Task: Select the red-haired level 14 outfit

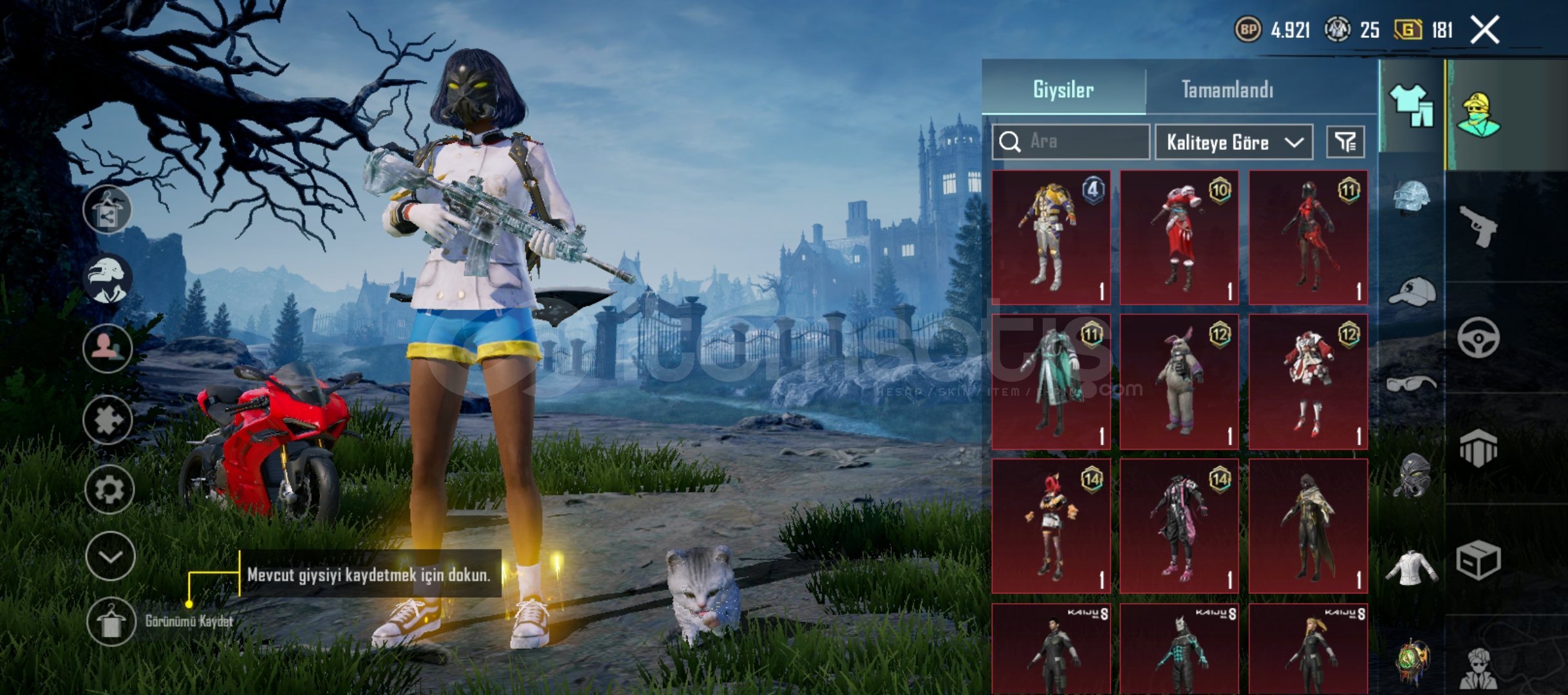Action: click(x=1051, y=526)
